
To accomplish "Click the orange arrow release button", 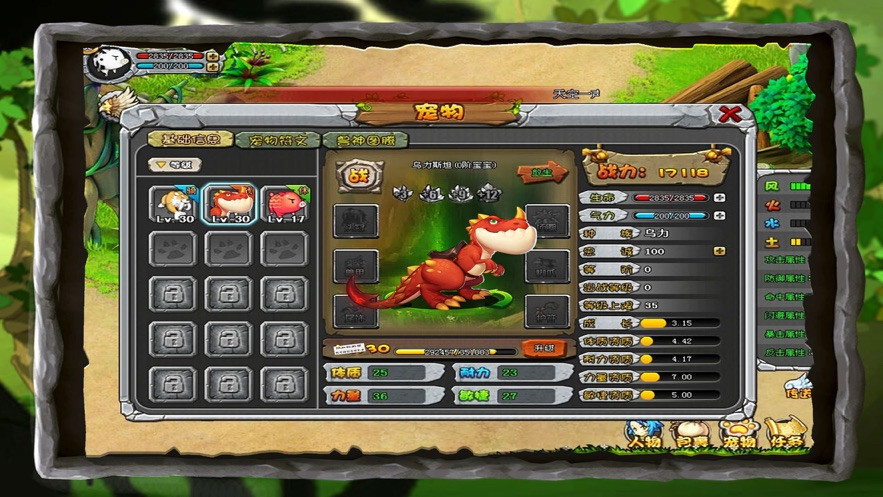I will (x=542, y=173).
